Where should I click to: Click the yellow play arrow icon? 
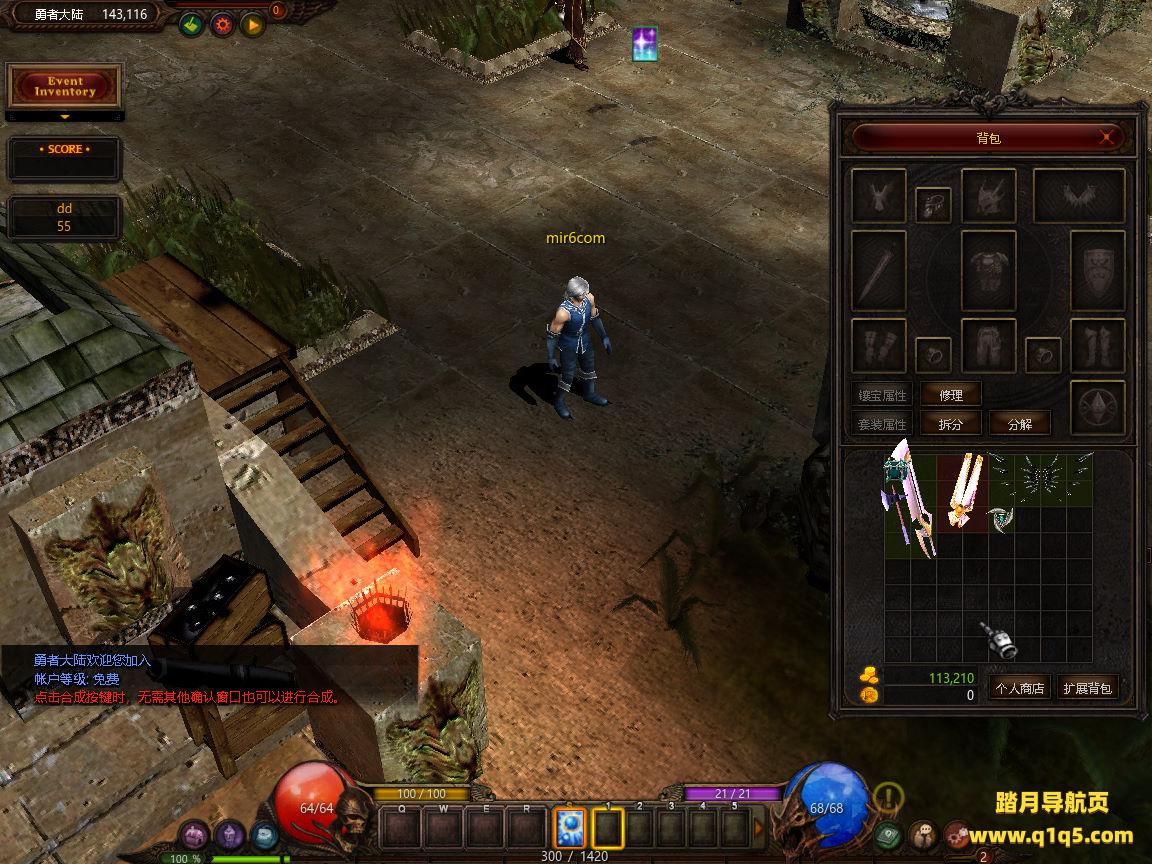[x=252, y=25]
